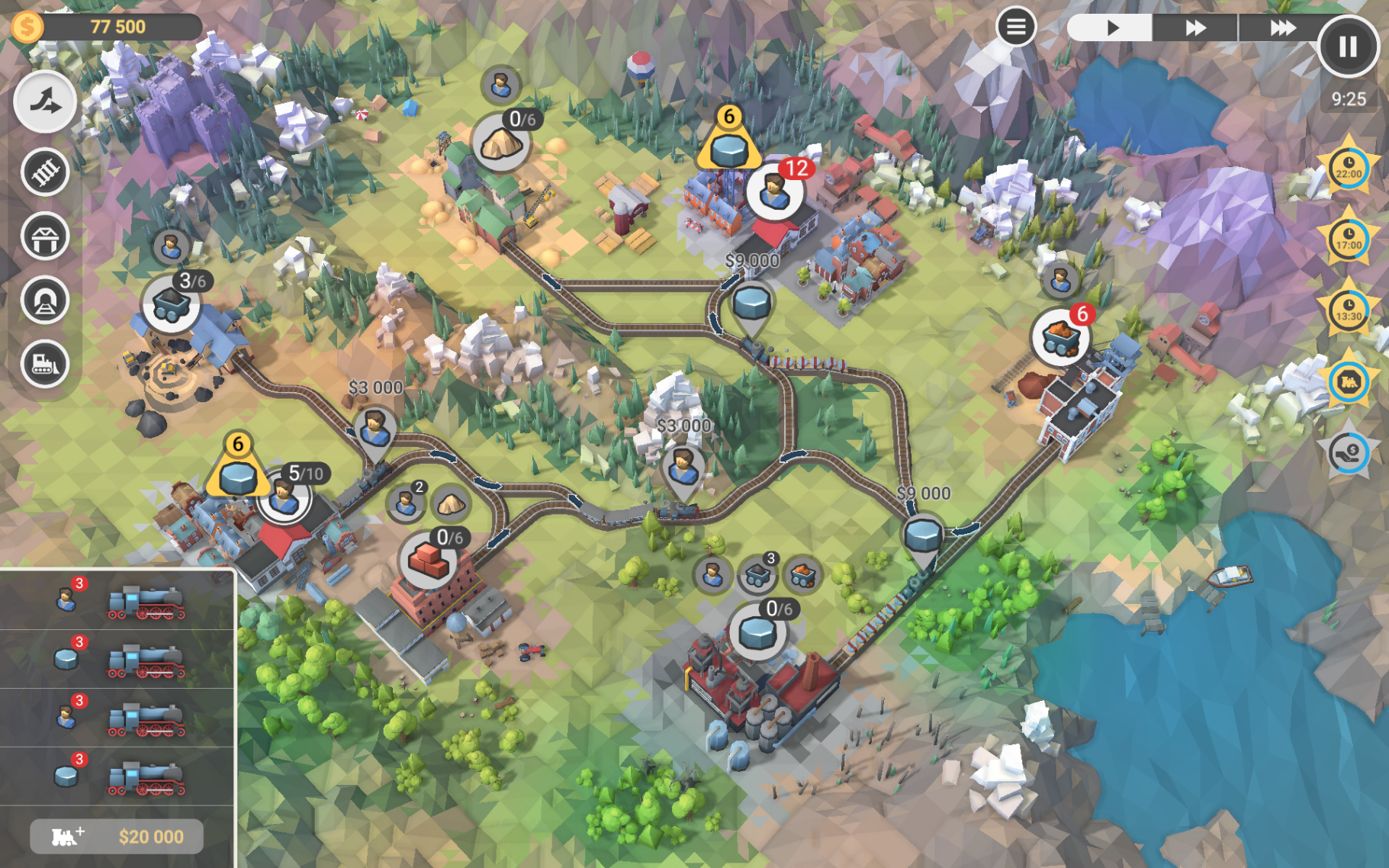The height and width of the screenshot is (868, 1389).
Task: Switch to double fast-forward speed
Action: tap(1195, 28)
